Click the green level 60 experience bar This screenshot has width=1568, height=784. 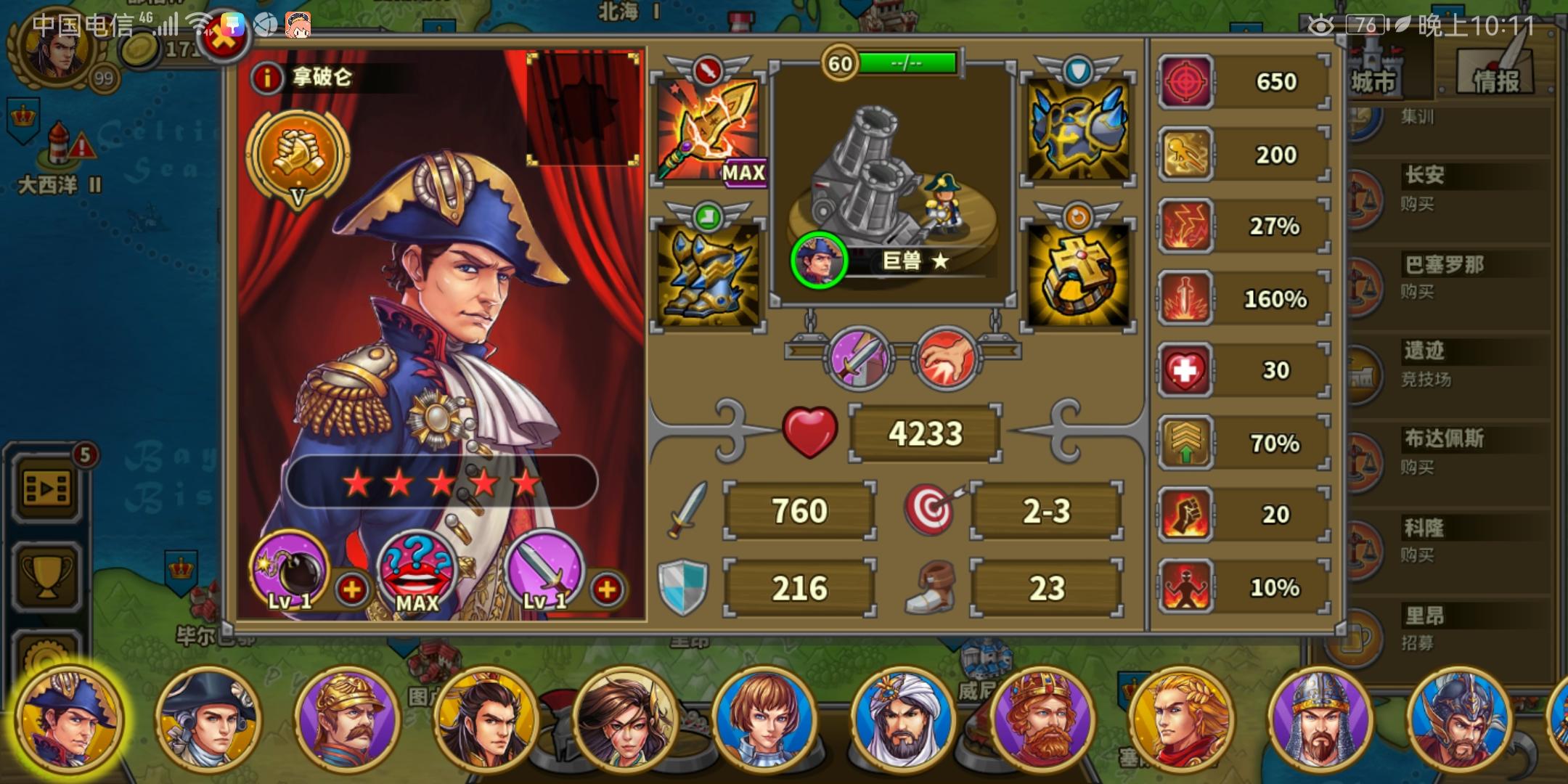click(908, 62)
